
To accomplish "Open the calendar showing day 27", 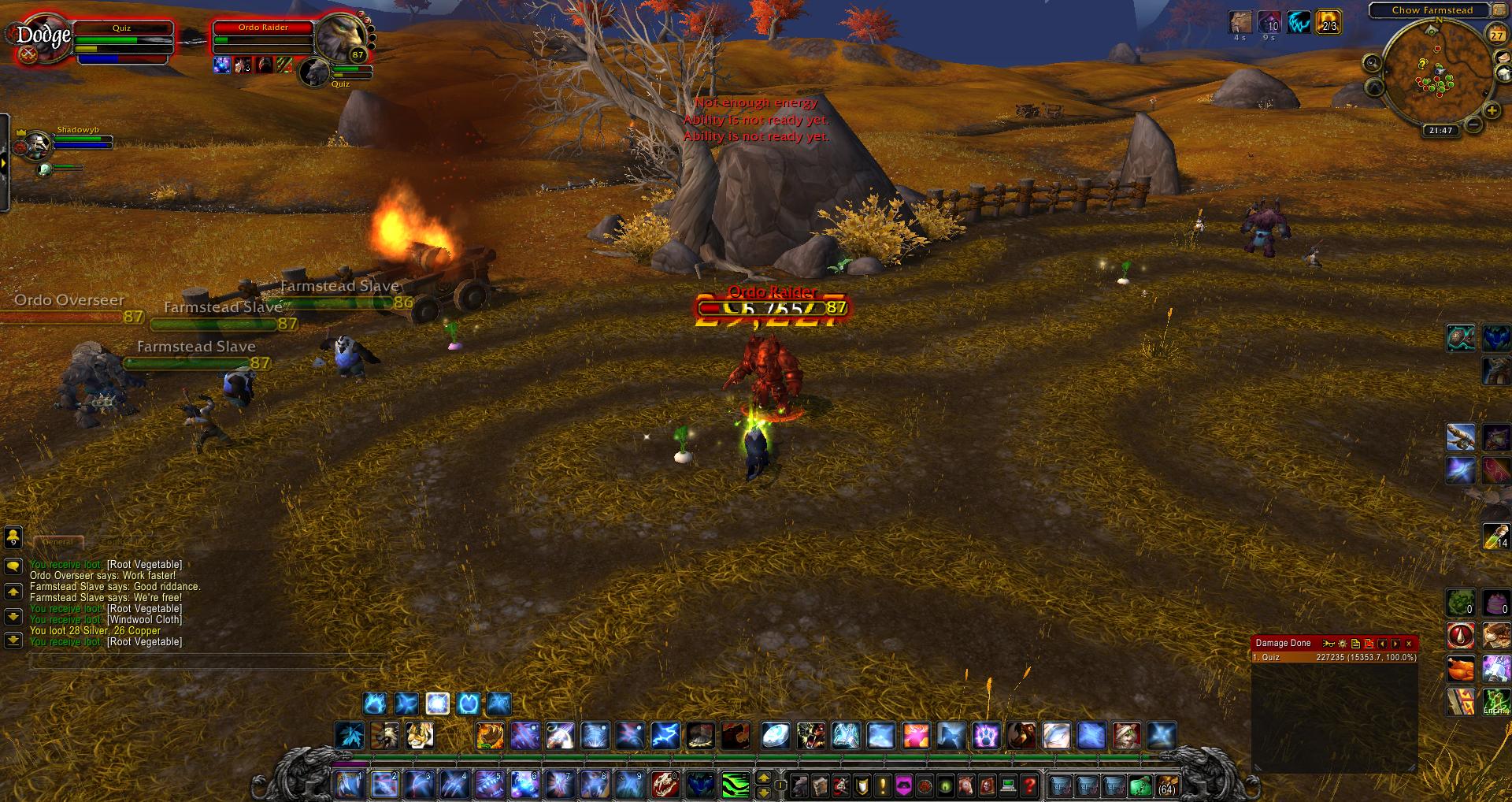I will tap(1496, 35).
